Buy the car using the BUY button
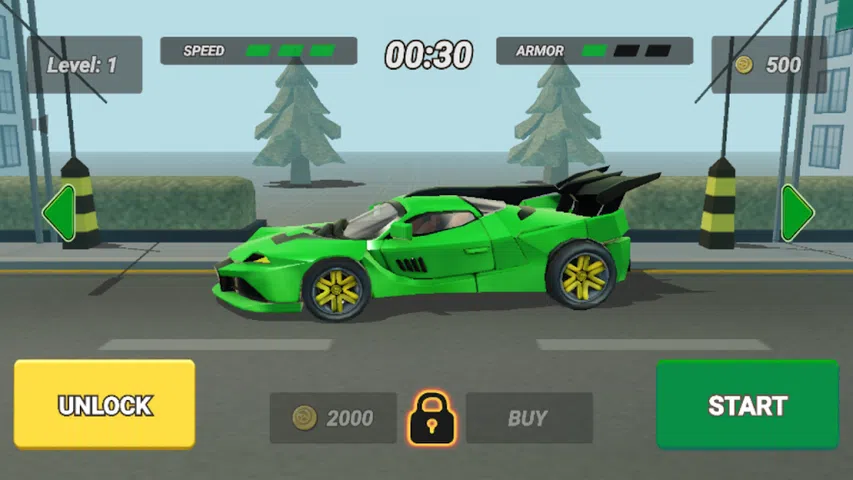The width and height of the screenshot is (853, 480). (528, 418)
